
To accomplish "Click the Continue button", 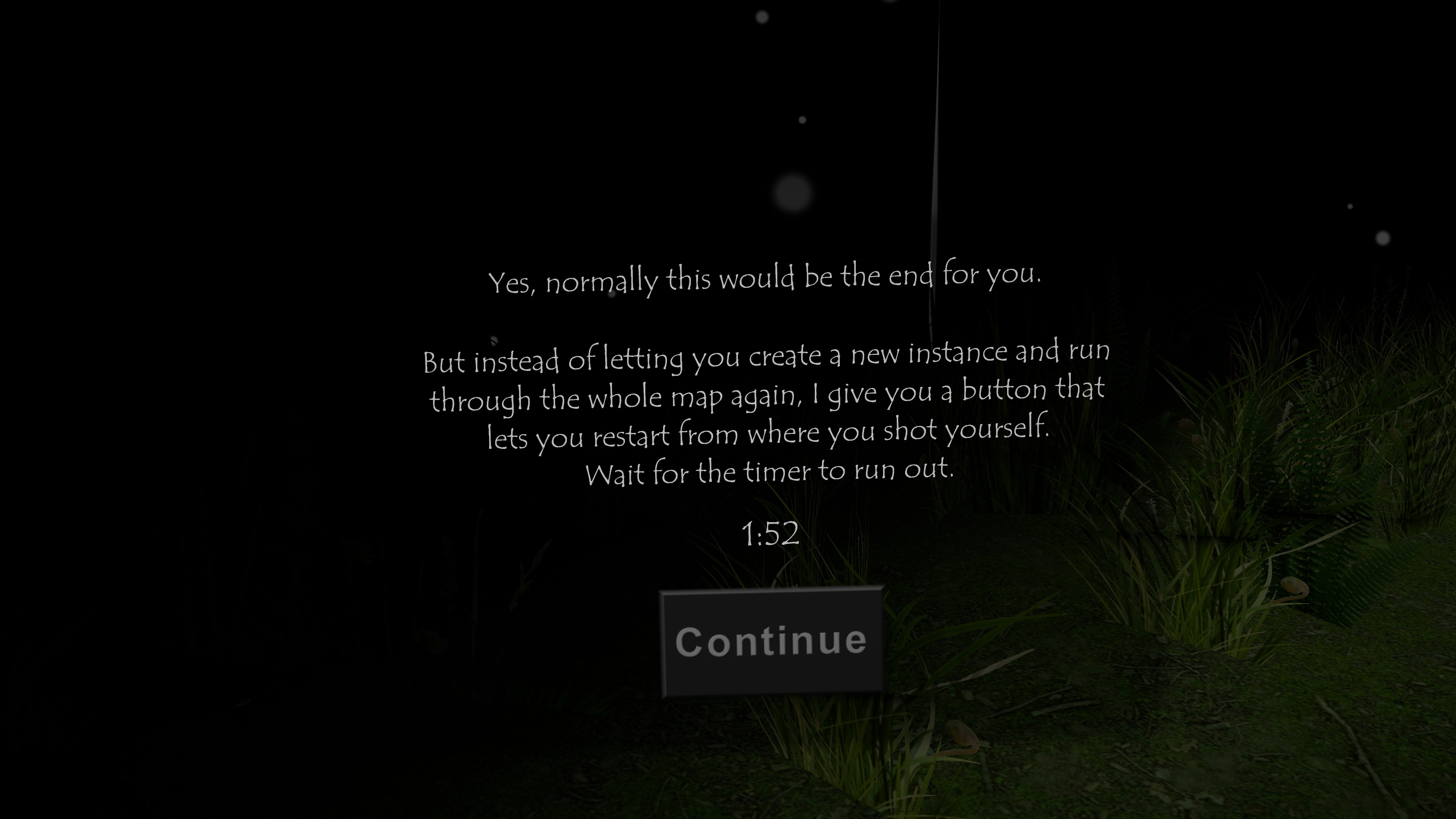I will click(771, 642).
